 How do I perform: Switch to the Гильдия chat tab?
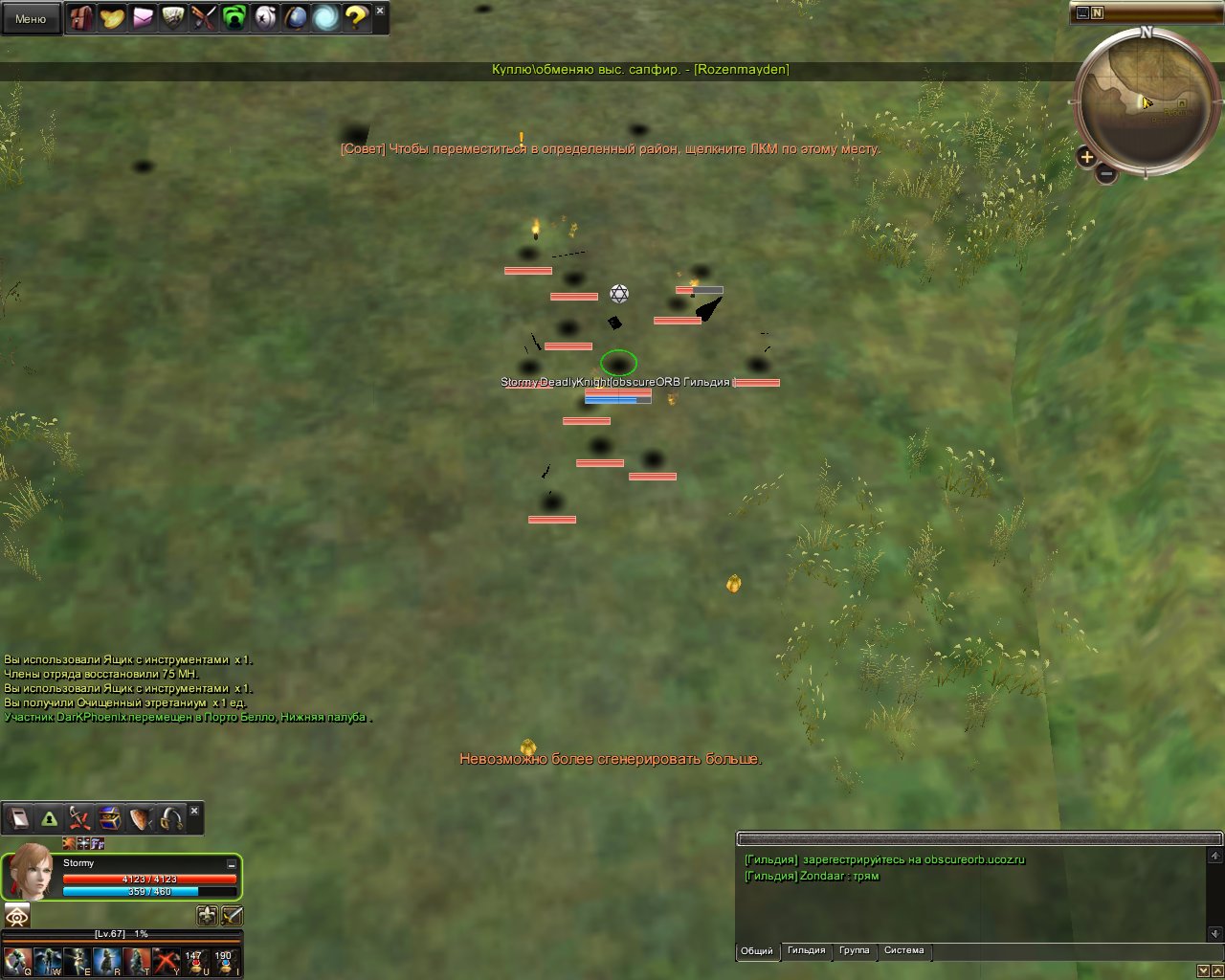click(x=806, y=951)
